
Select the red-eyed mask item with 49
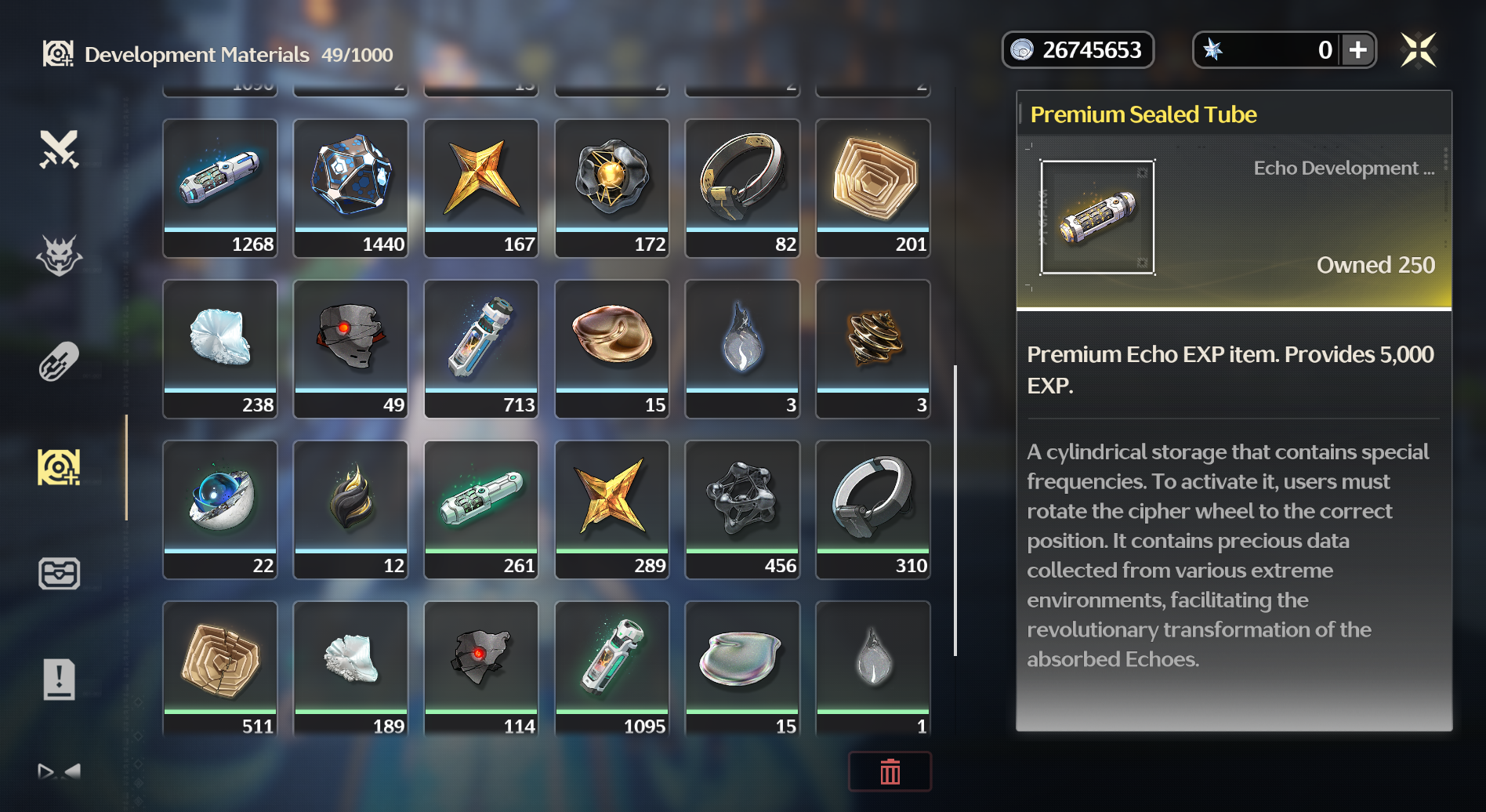point(350,349)
